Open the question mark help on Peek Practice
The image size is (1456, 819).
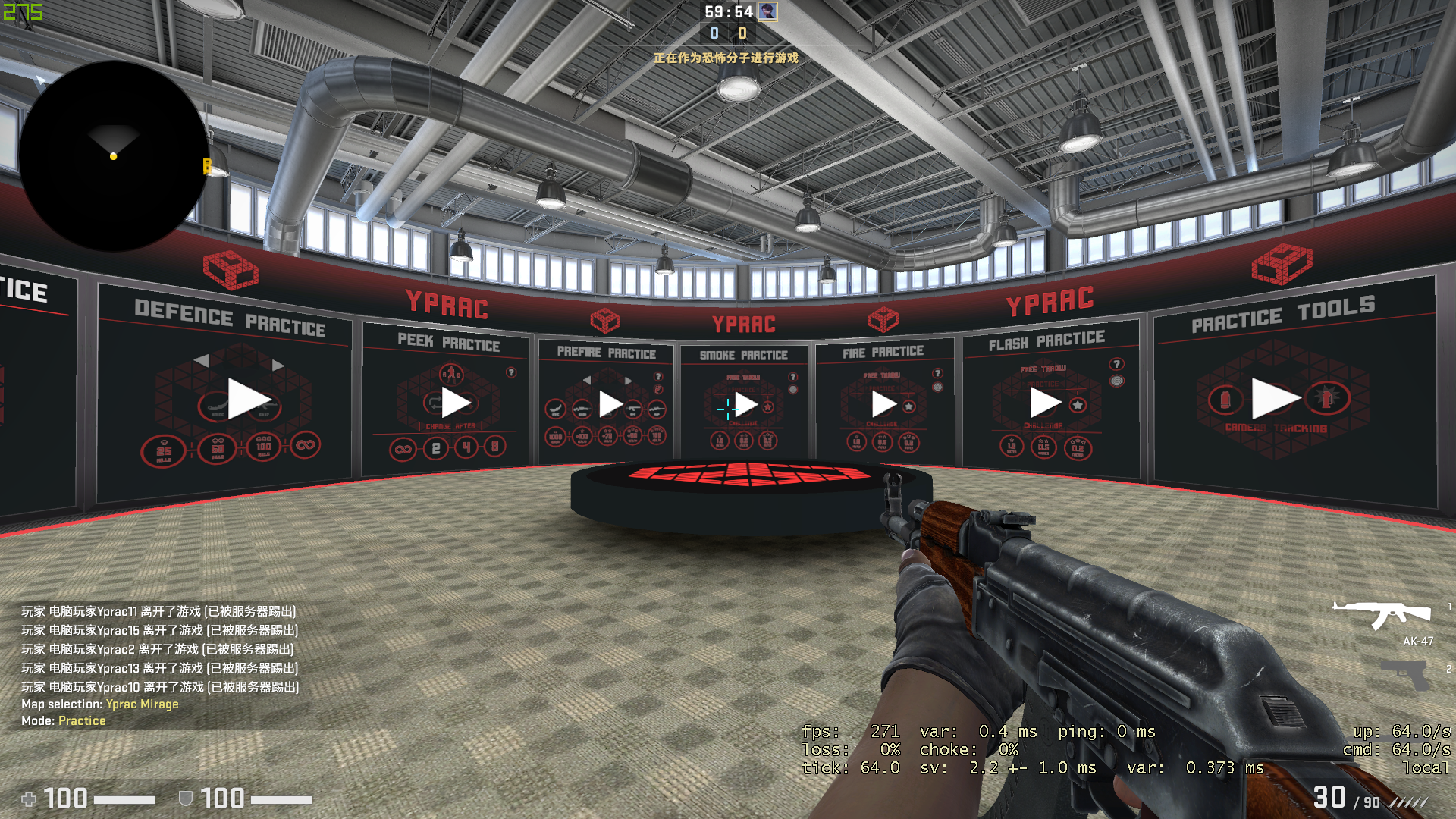tap(511, 372)
